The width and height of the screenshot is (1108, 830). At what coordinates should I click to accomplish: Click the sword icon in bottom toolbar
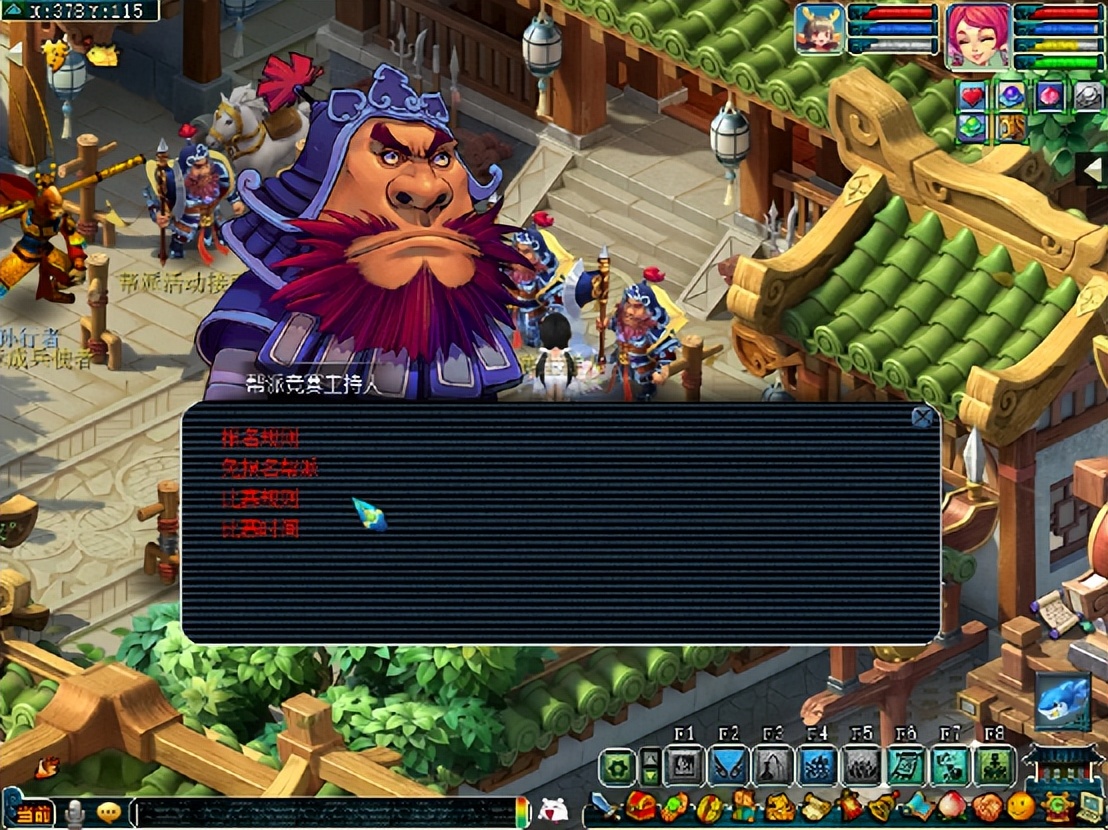tap(603, 805)
